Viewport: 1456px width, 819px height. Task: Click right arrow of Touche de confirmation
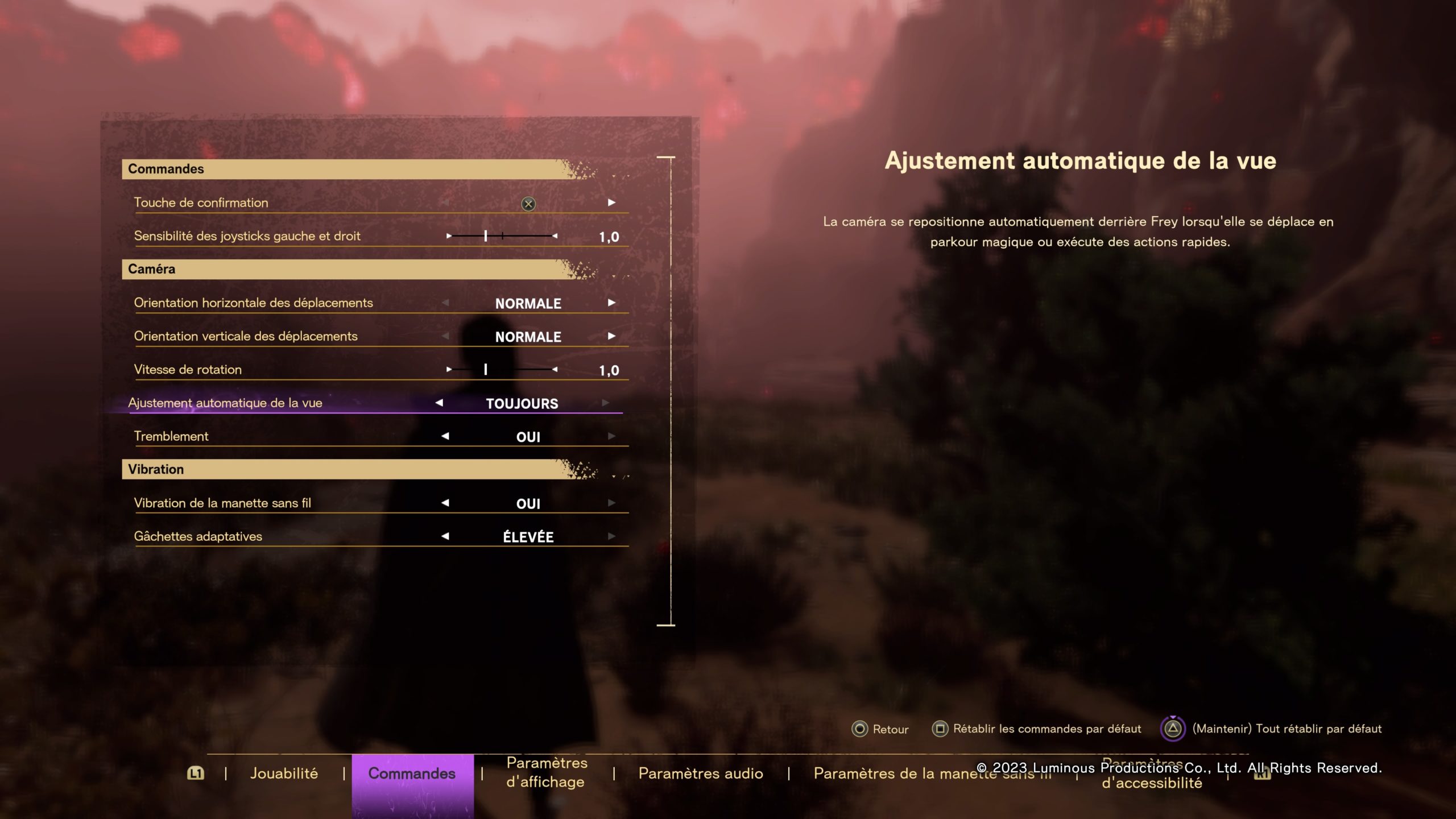click(611, 202)
